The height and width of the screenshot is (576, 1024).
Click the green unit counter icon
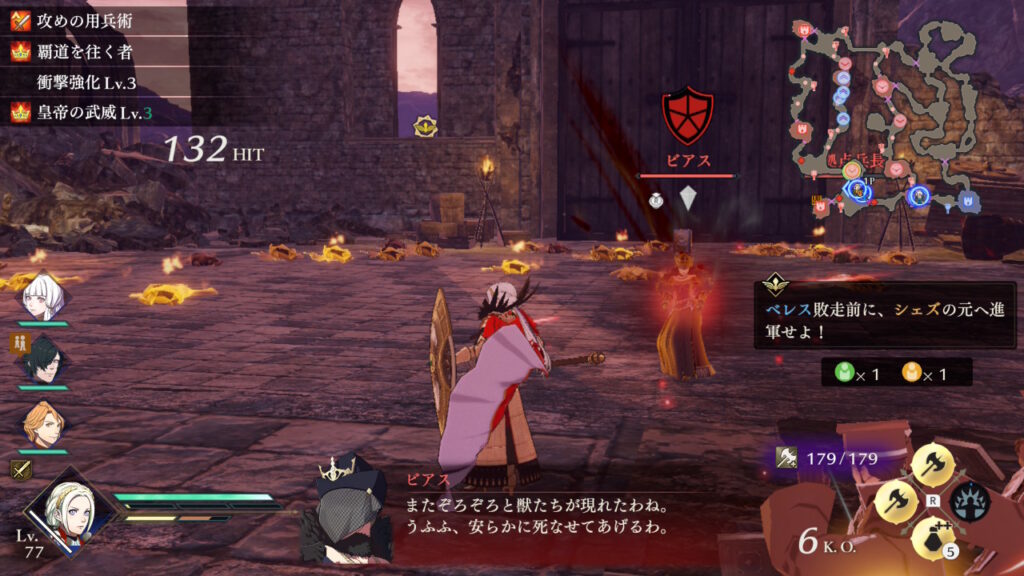[844, 373]
